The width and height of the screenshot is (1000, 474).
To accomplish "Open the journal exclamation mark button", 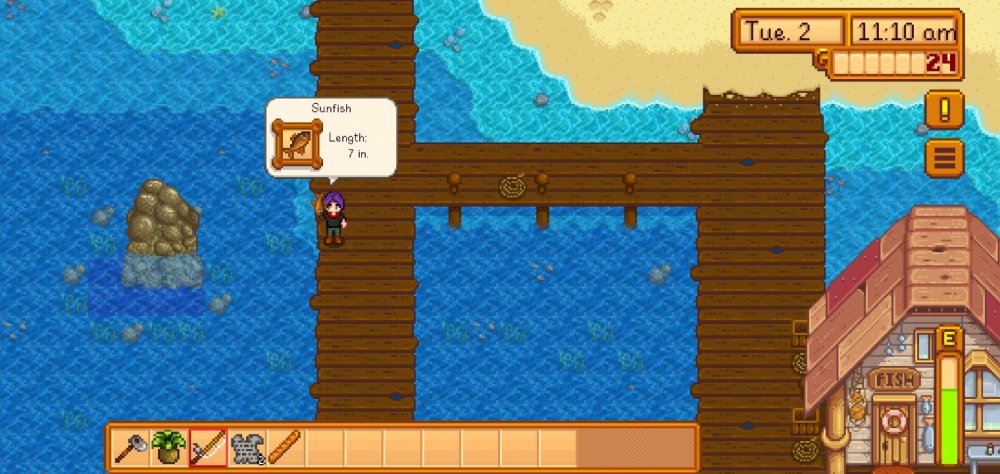I will pos(944,109).
